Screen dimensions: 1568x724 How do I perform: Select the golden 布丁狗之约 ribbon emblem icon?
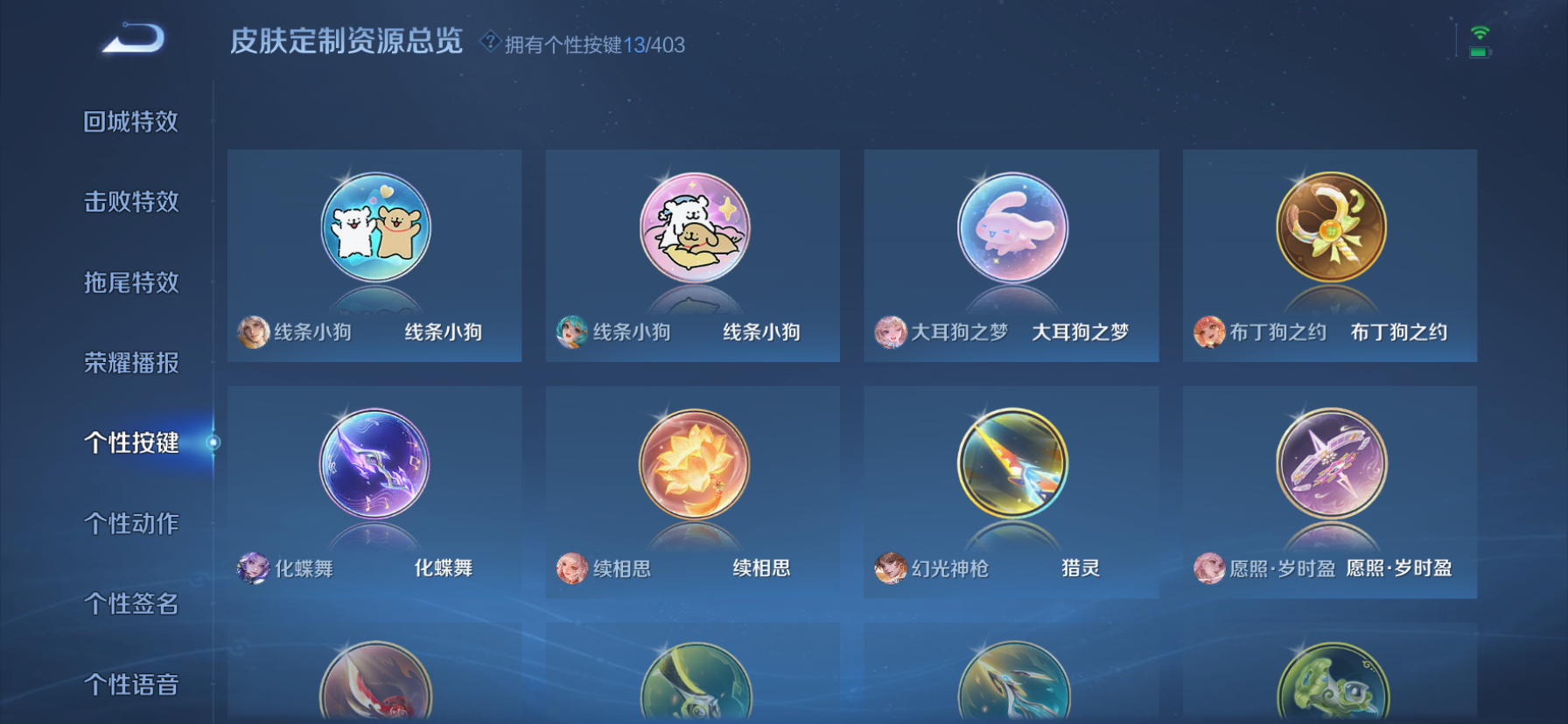(x=1330, y=227)
